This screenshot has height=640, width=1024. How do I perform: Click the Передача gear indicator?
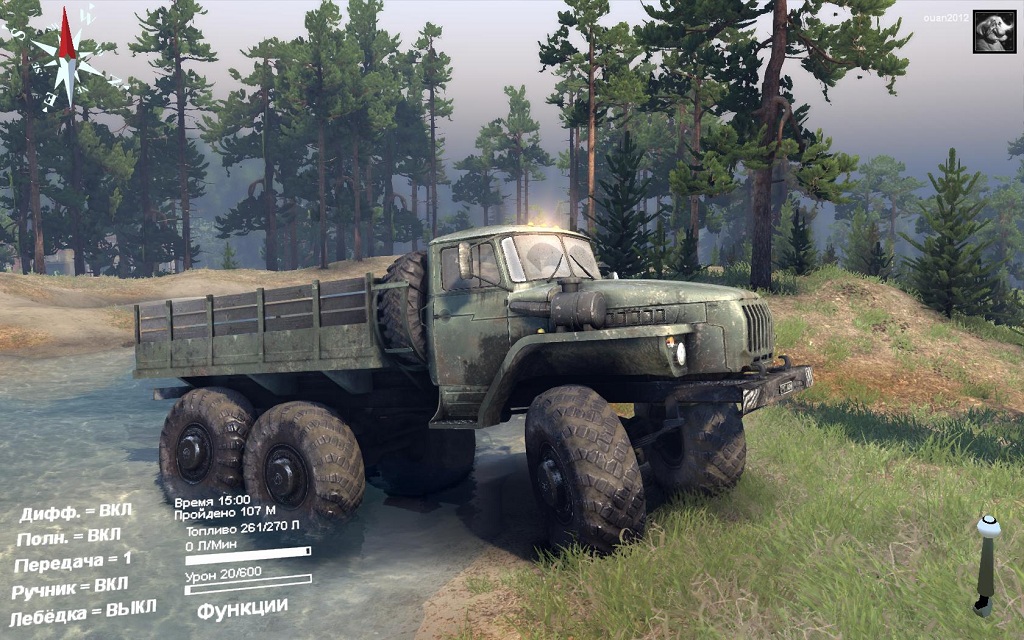click(73, 562)
